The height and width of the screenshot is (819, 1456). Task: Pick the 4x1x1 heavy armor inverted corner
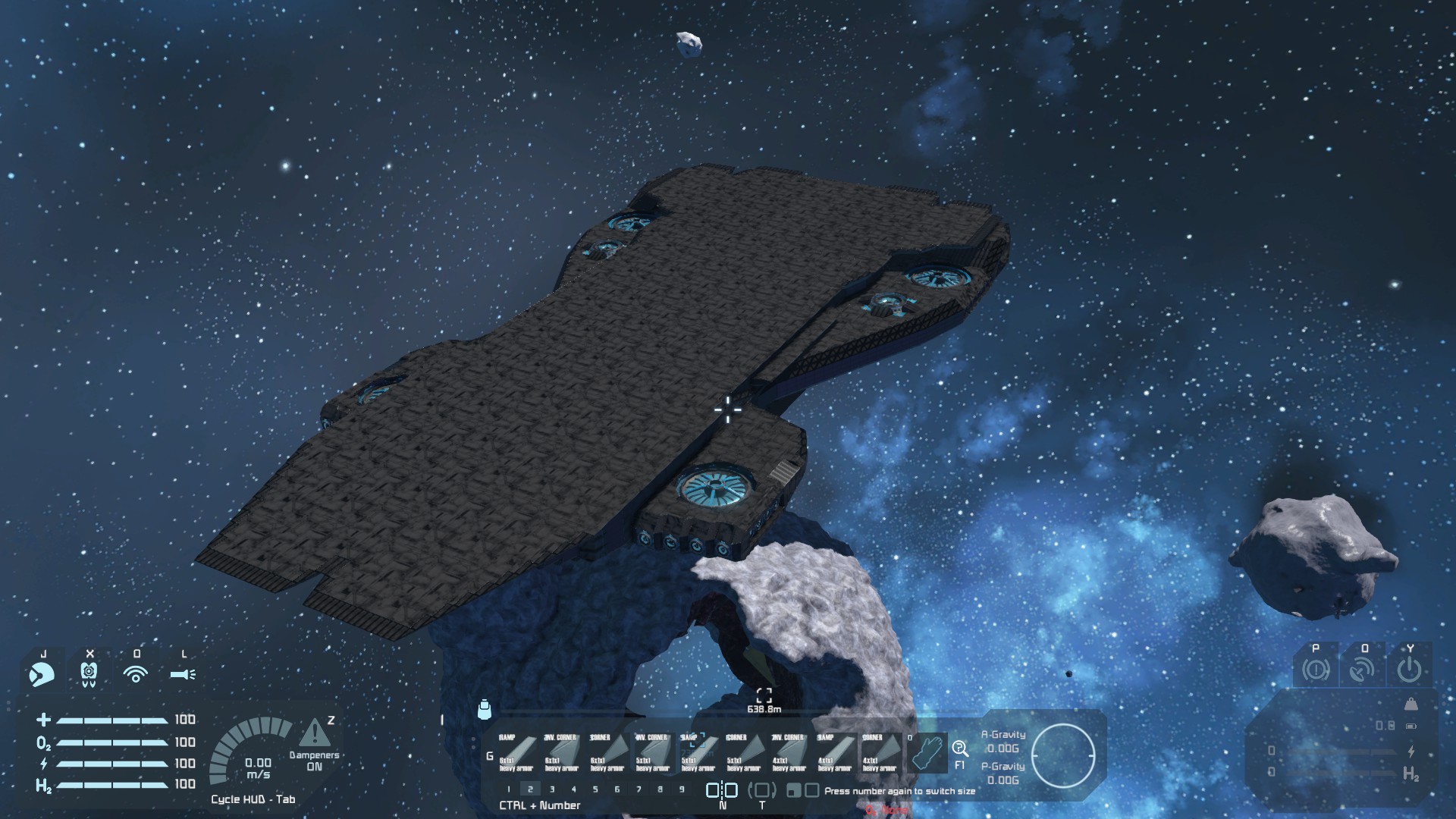point(789,752)
